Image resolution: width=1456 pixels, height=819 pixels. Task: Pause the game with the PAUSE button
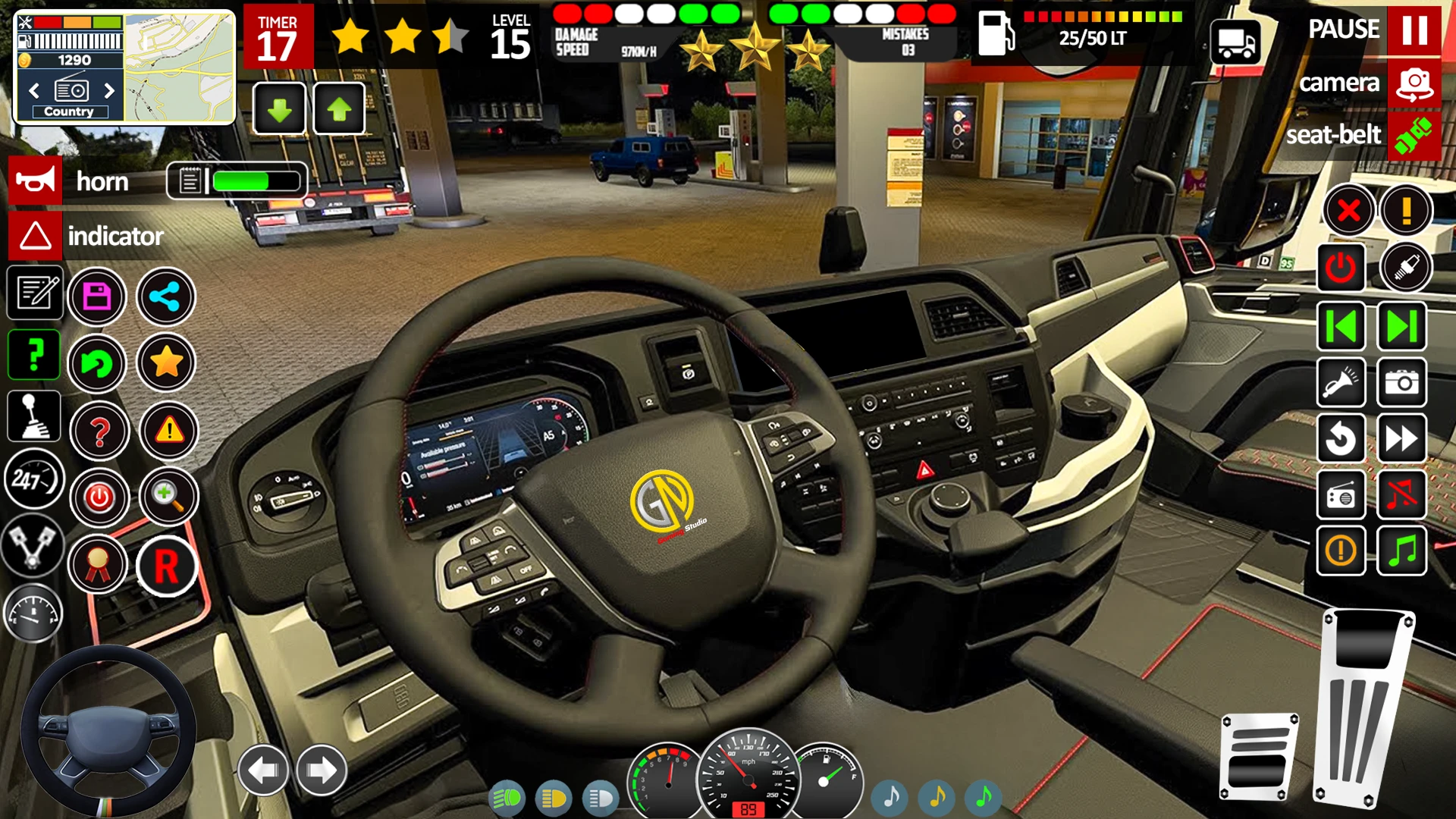tap(1414, 30)
